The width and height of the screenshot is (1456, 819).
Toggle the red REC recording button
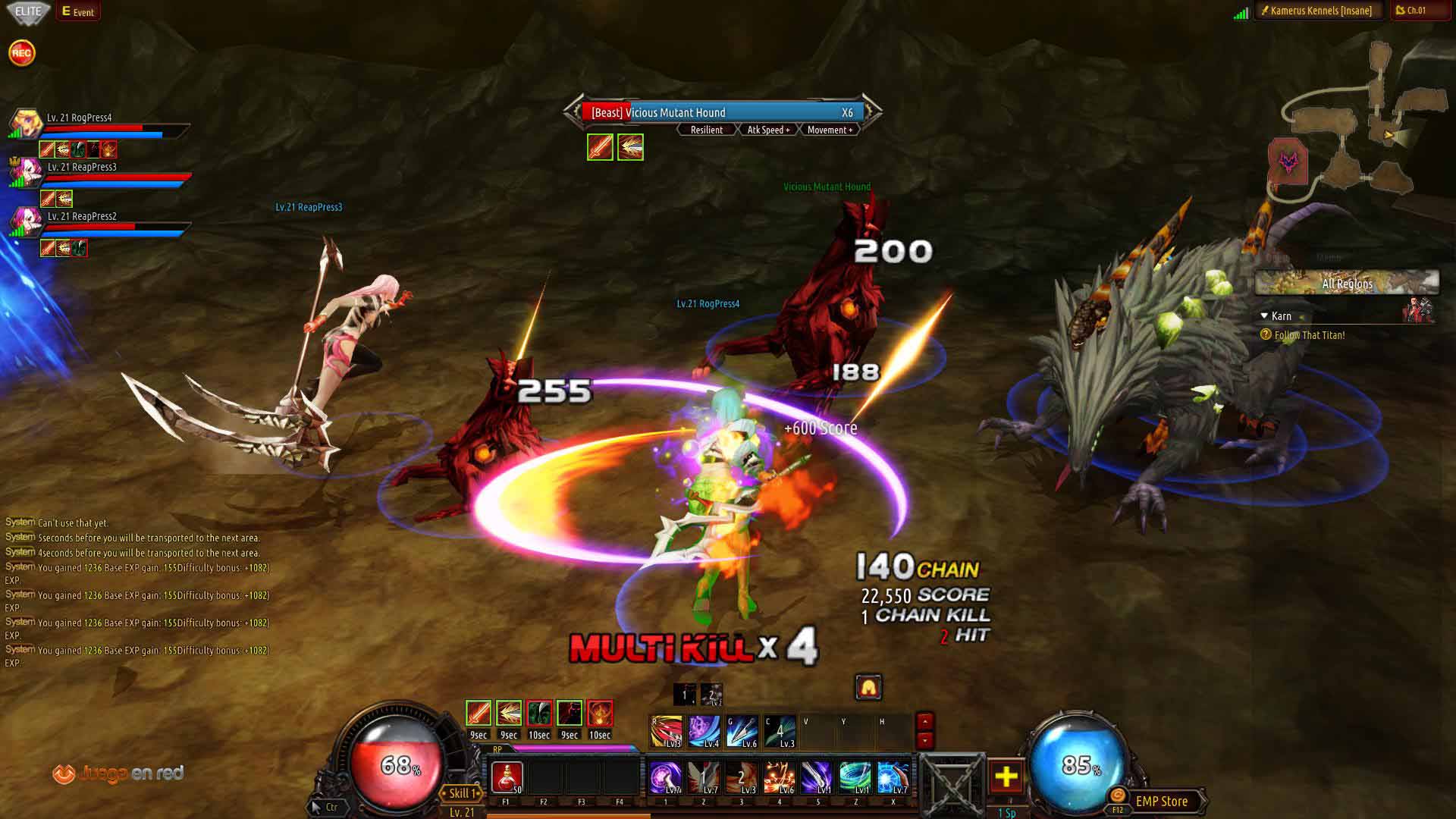pos(22,53)
